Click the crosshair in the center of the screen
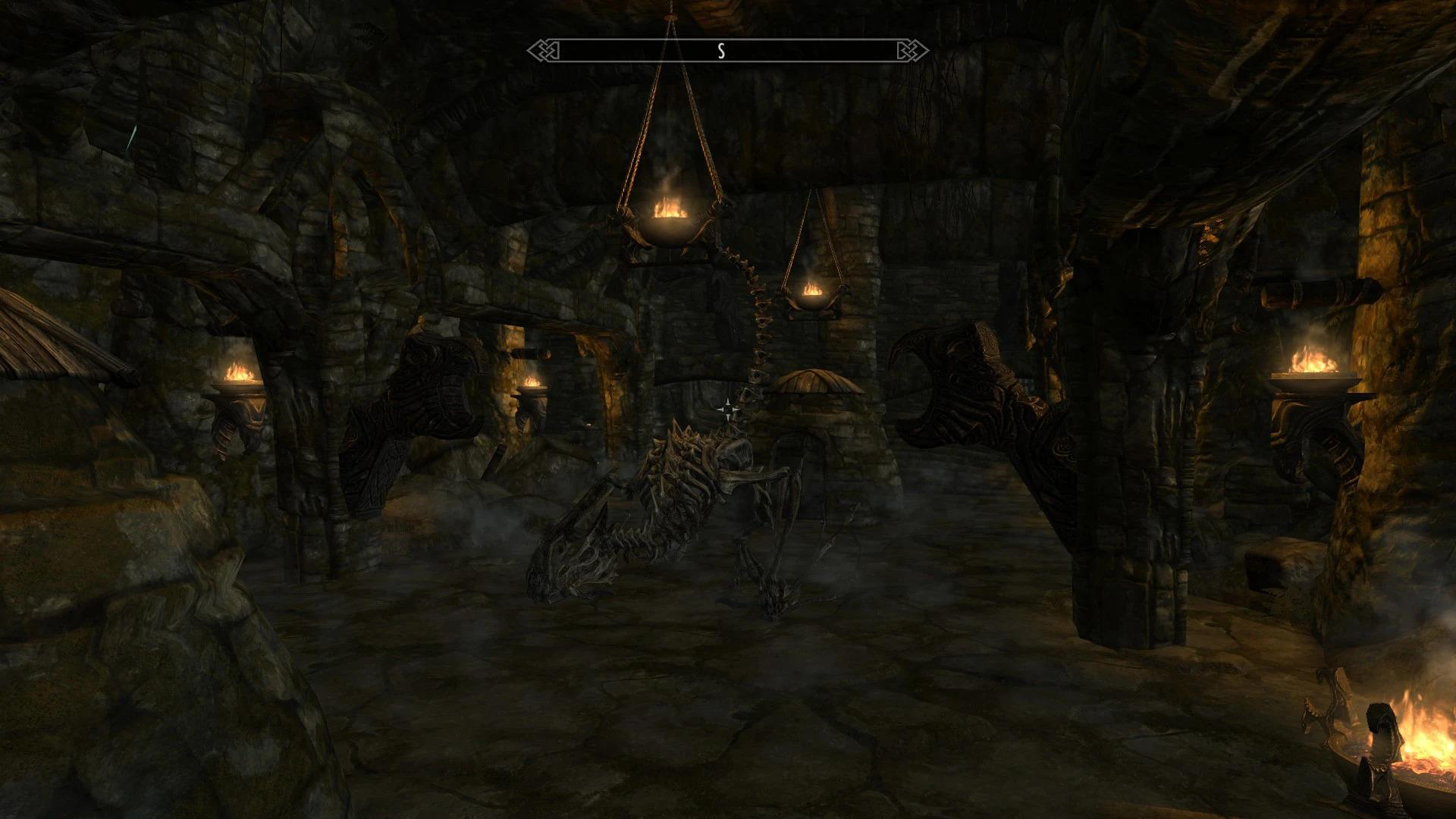Image resolution: width=1456 pixels, height=819 pixels. point(727,409)
